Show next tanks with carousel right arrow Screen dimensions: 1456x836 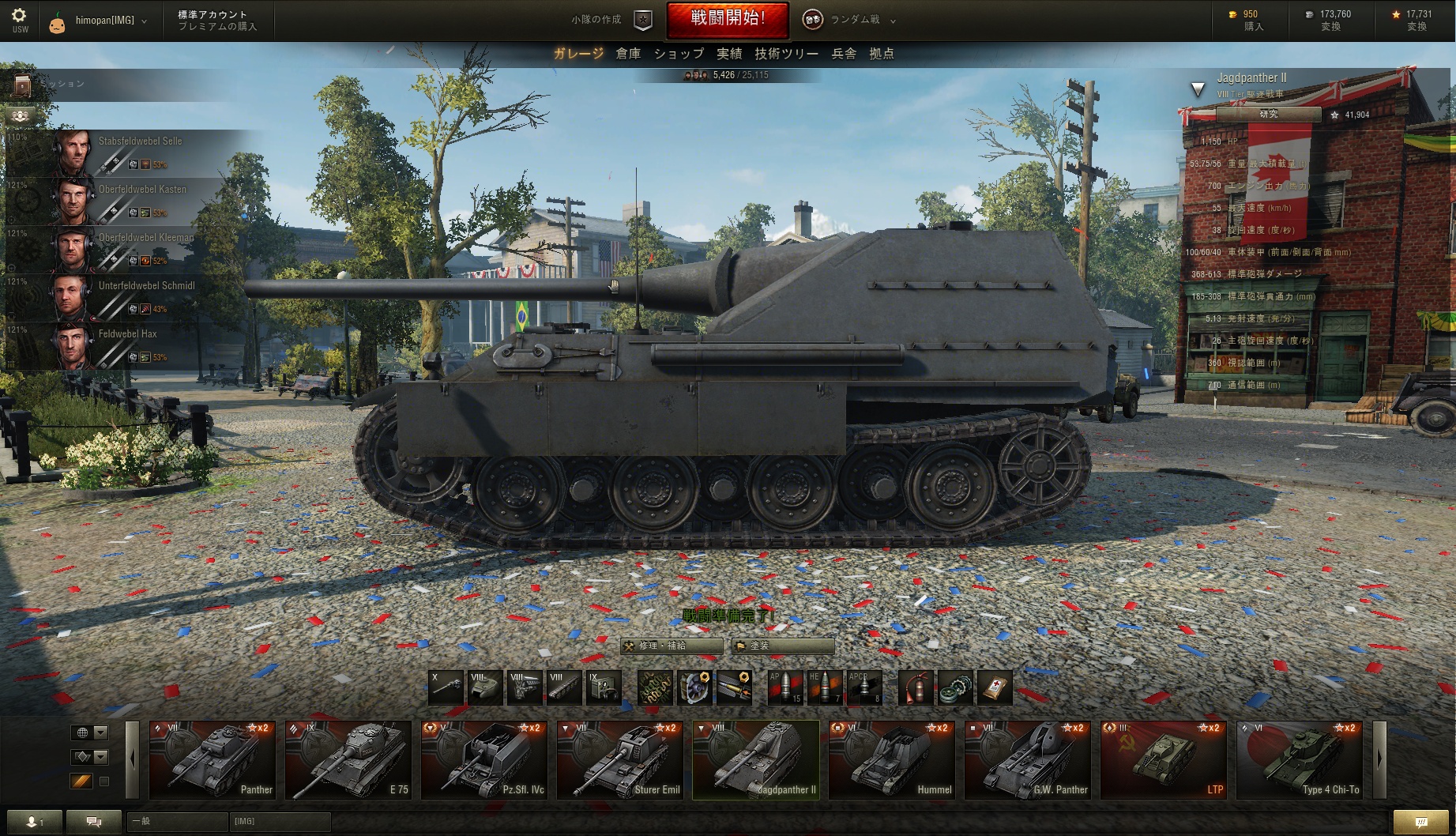[x=1379, y=759]
